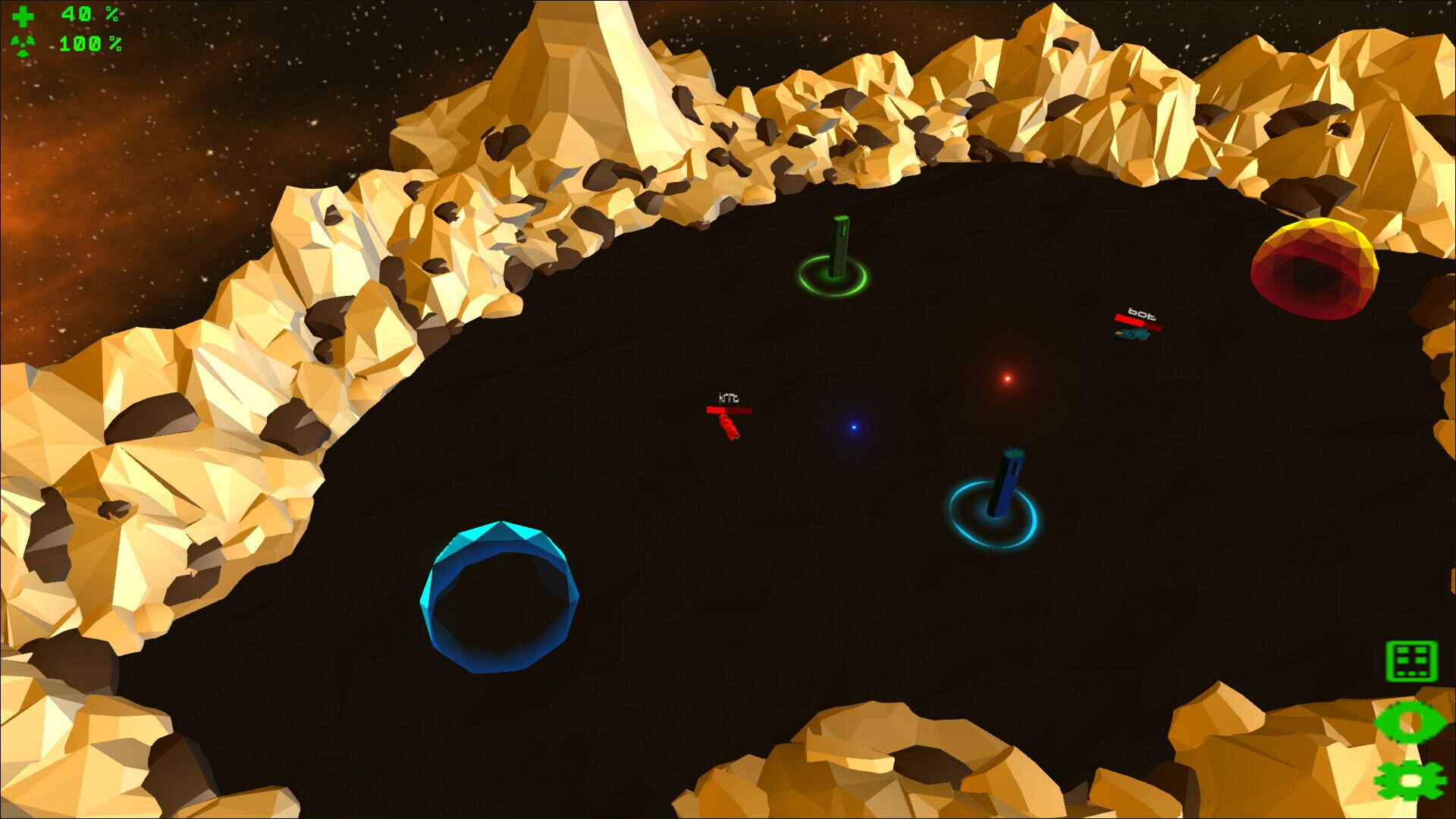1456x819 pixels.
Task: Open the green scoreboard panel icon
Action: coord(1411,661)
